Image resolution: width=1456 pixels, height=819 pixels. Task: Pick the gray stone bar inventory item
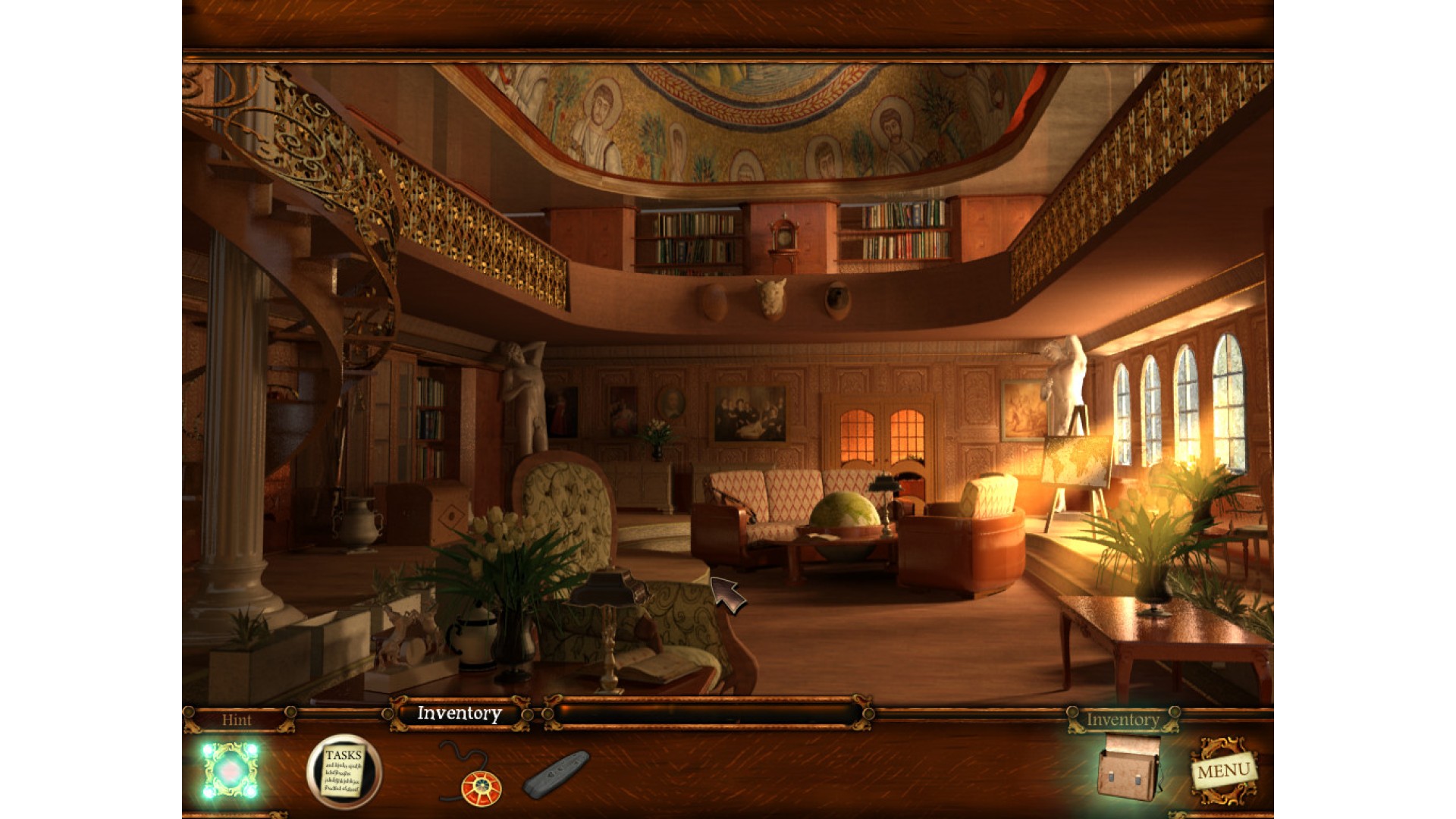pyautogui.click(x=556, y=773)
